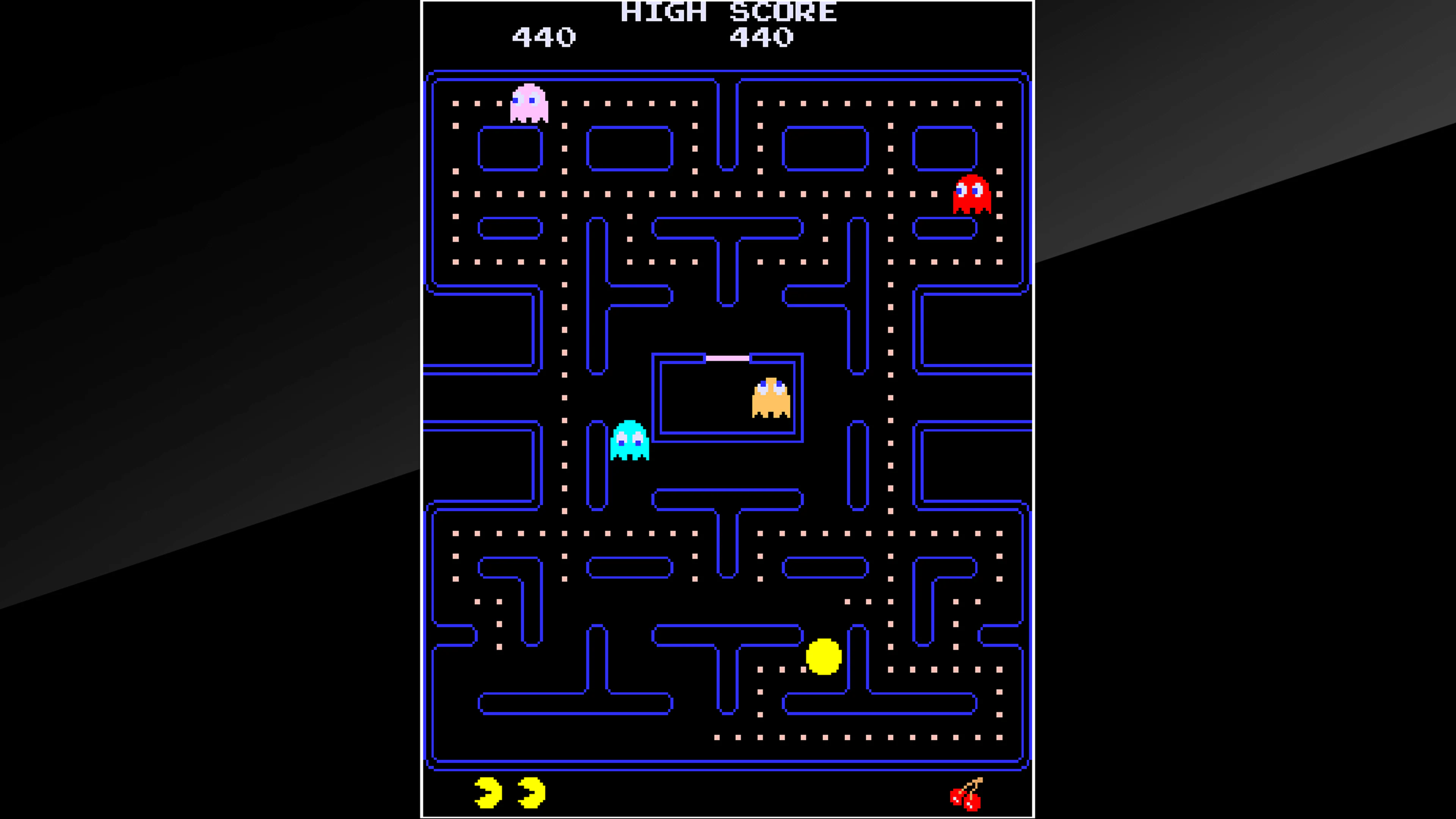Select the high score value 440

point(760,37)
